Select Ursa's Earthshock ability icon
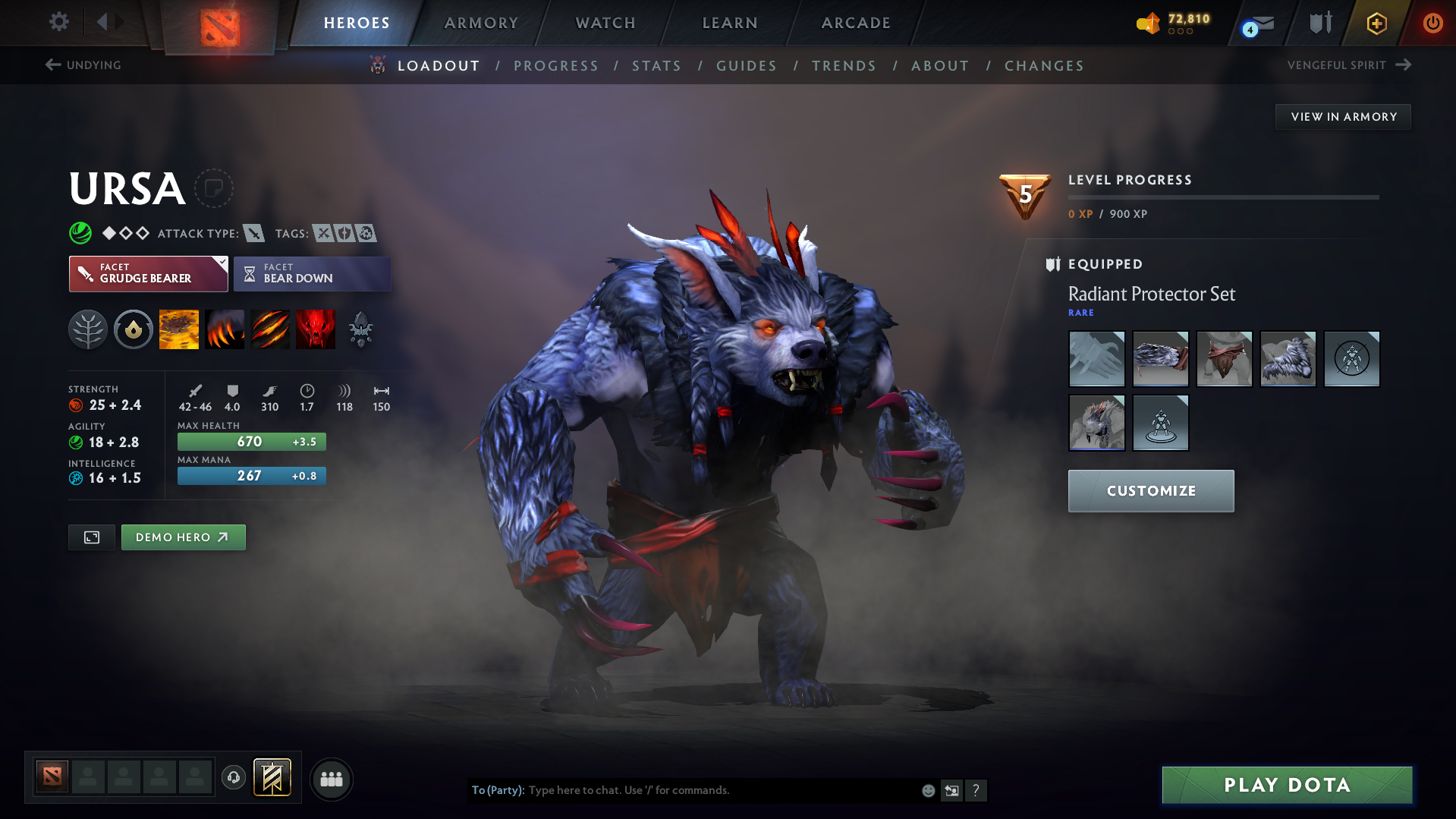1456x819 pixels. pos(178,329)
